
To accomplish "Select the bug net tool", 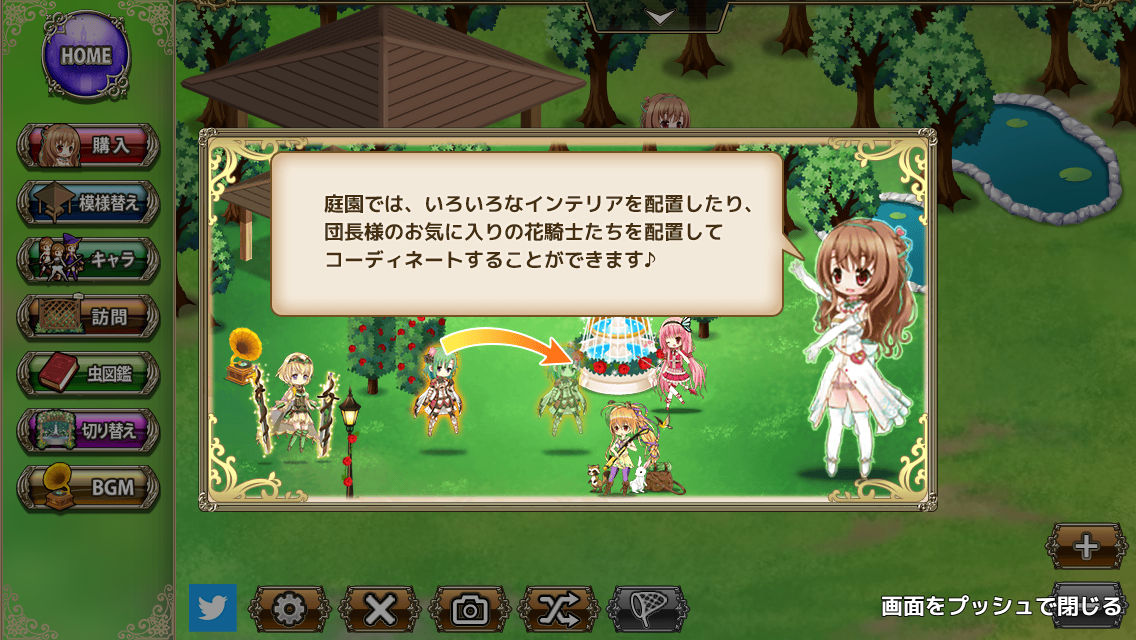I will coord(648,608).
